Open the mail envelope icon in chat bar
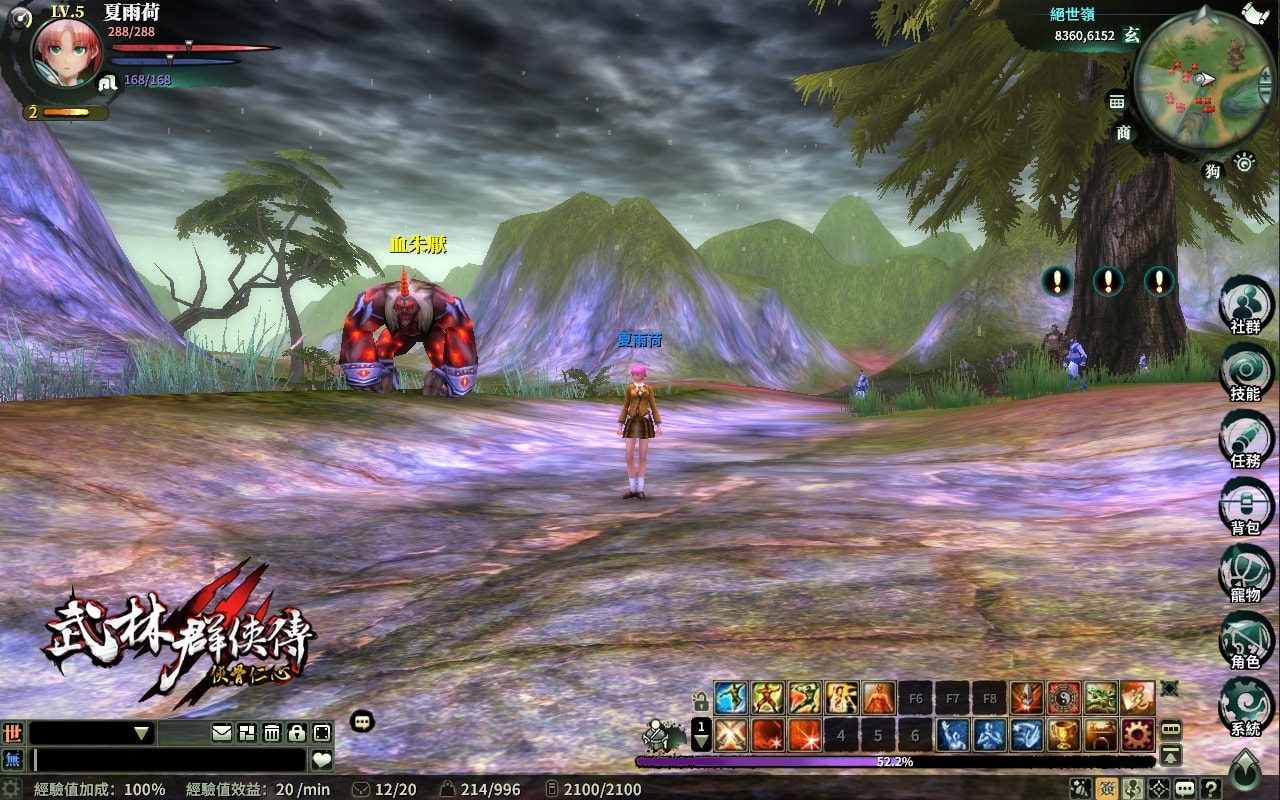The height and width of the screenshot is (800, 1280). coord(222,733)
